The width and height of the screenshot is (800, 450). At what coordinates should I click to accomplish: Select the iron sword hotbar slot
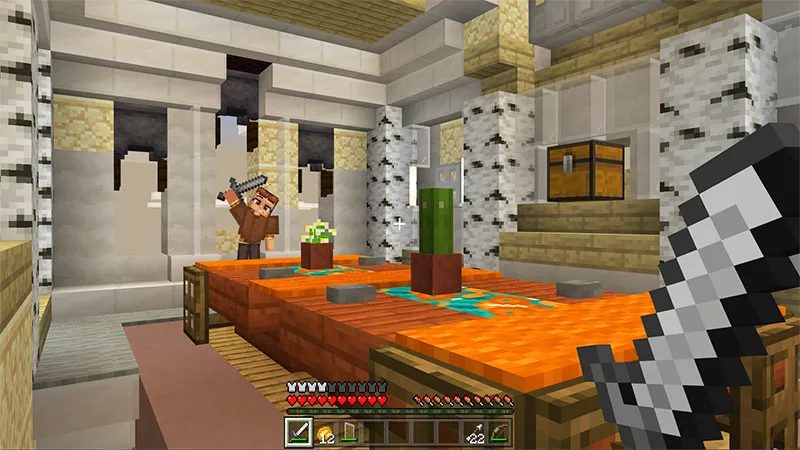point(300,432)
